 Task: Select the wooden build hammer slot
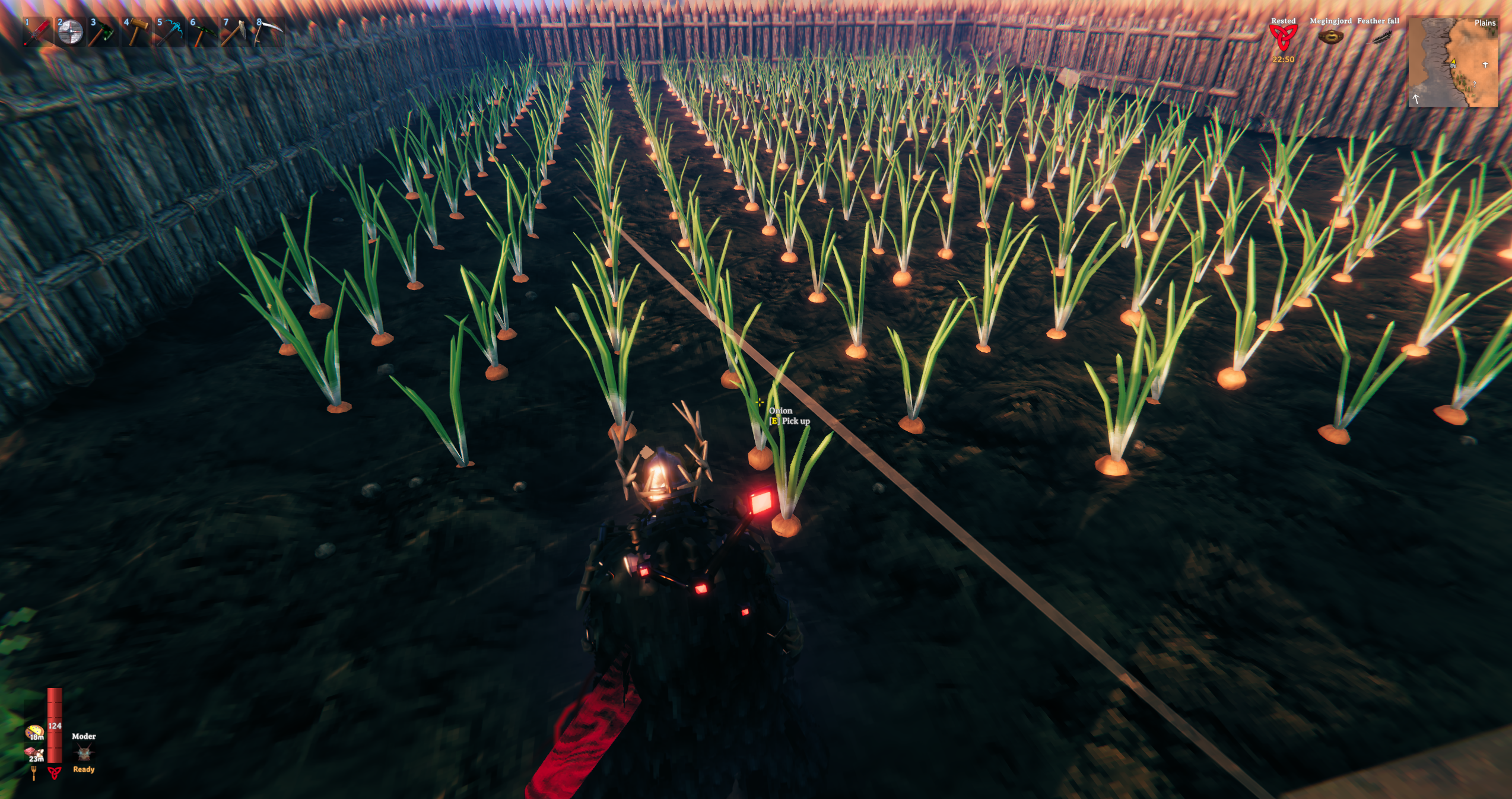coord(136,32)
